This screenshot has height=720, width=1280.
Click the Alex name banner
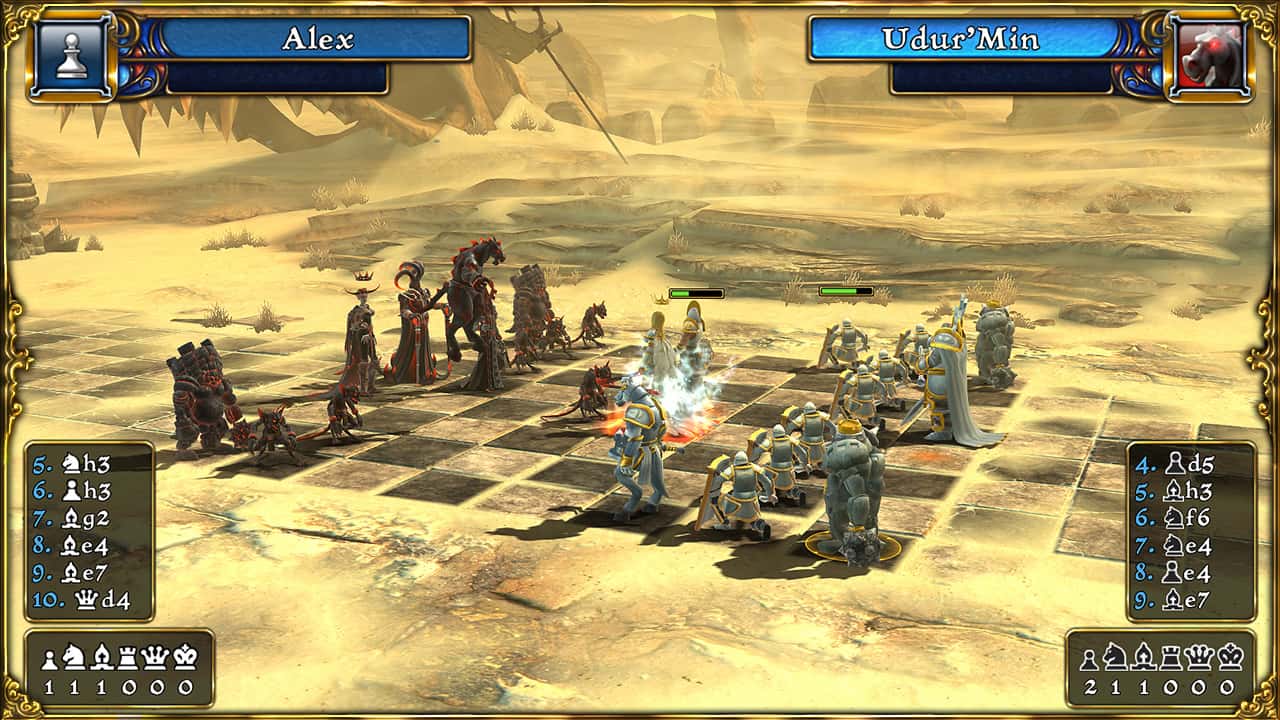click(x=319, y=40)
